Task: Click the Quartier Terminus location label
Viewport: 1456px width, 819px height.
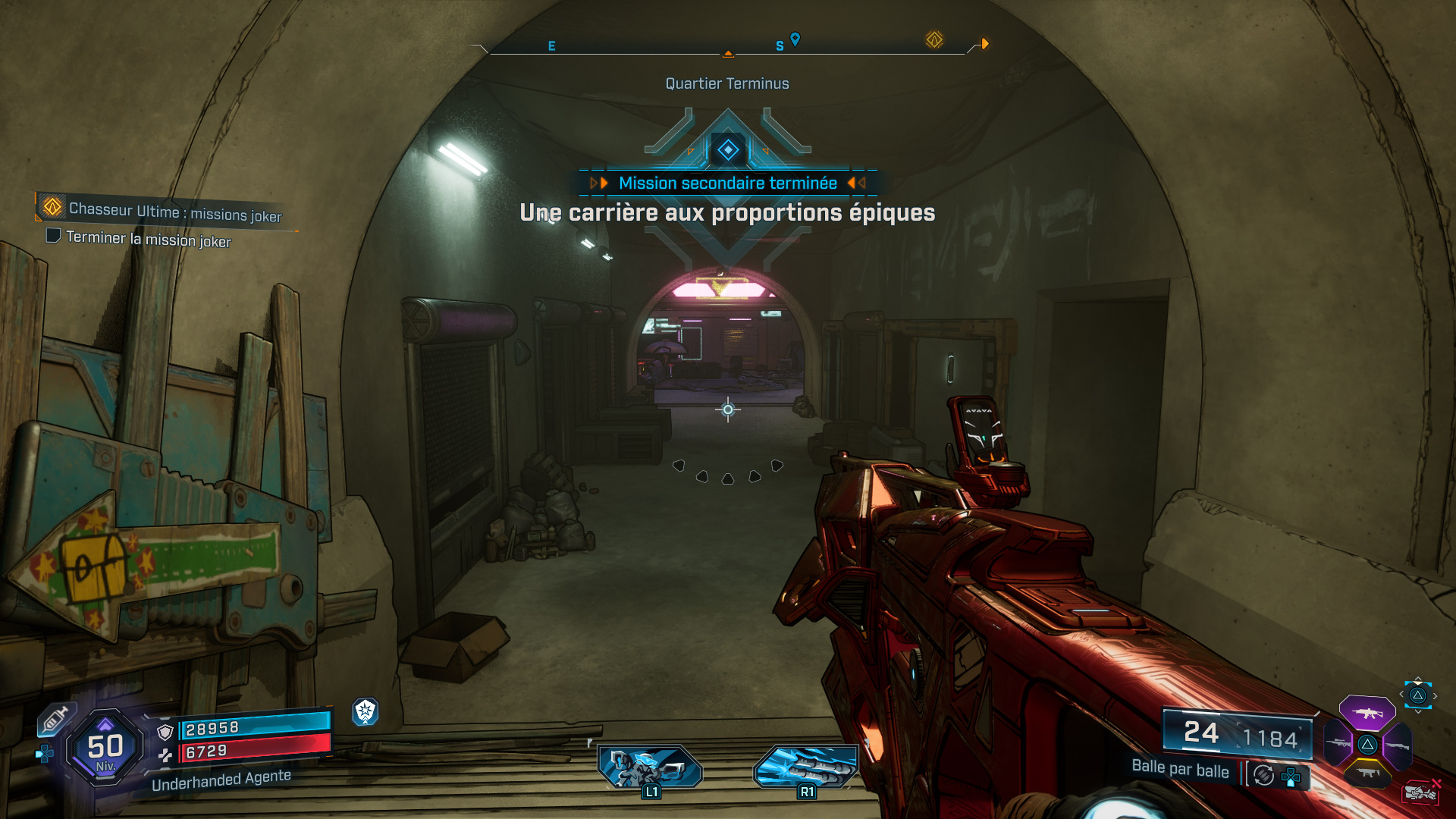Action: pyautogui.click(x=726, y=83)
